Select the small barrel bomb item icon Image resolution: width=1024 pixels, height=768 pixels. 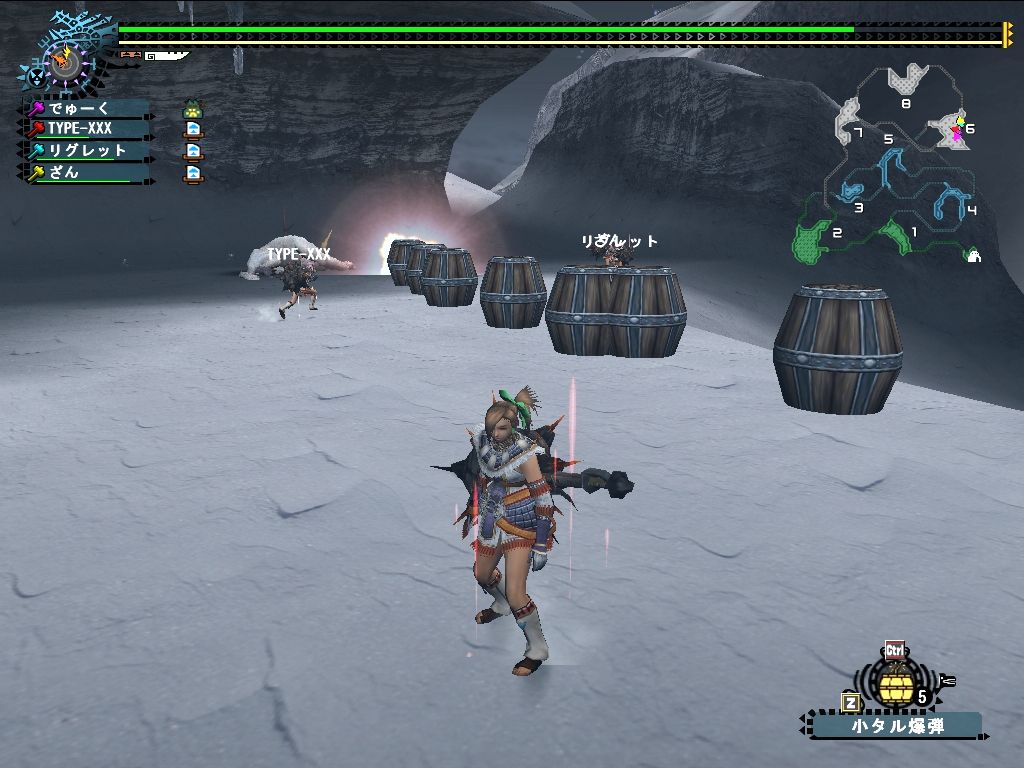pos(895,683)
